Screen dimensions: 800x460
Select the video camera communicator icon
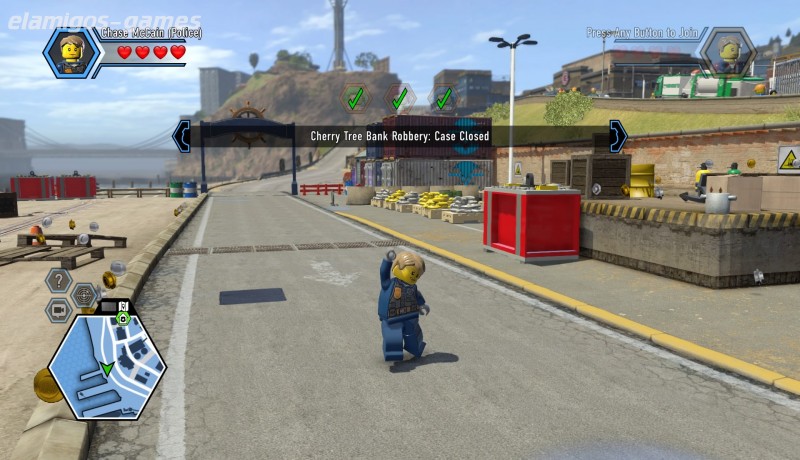[57, 309]
